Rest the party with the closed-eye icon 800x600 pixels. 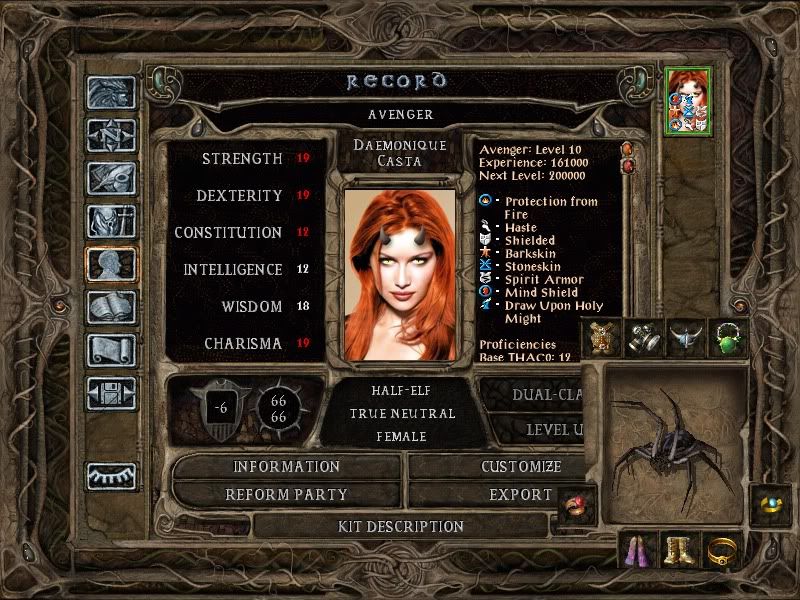111,476
